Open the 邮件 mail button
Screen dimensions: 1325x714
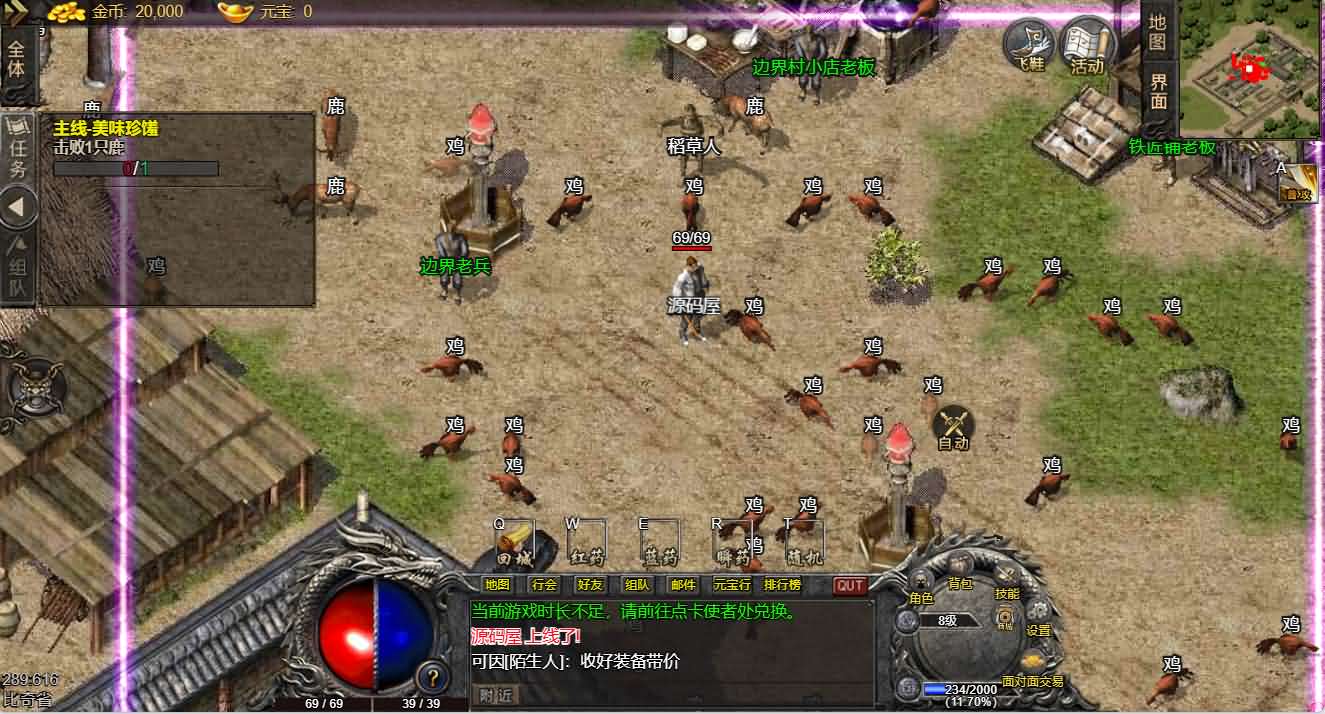pyautogui.click(x=684, y=585)
